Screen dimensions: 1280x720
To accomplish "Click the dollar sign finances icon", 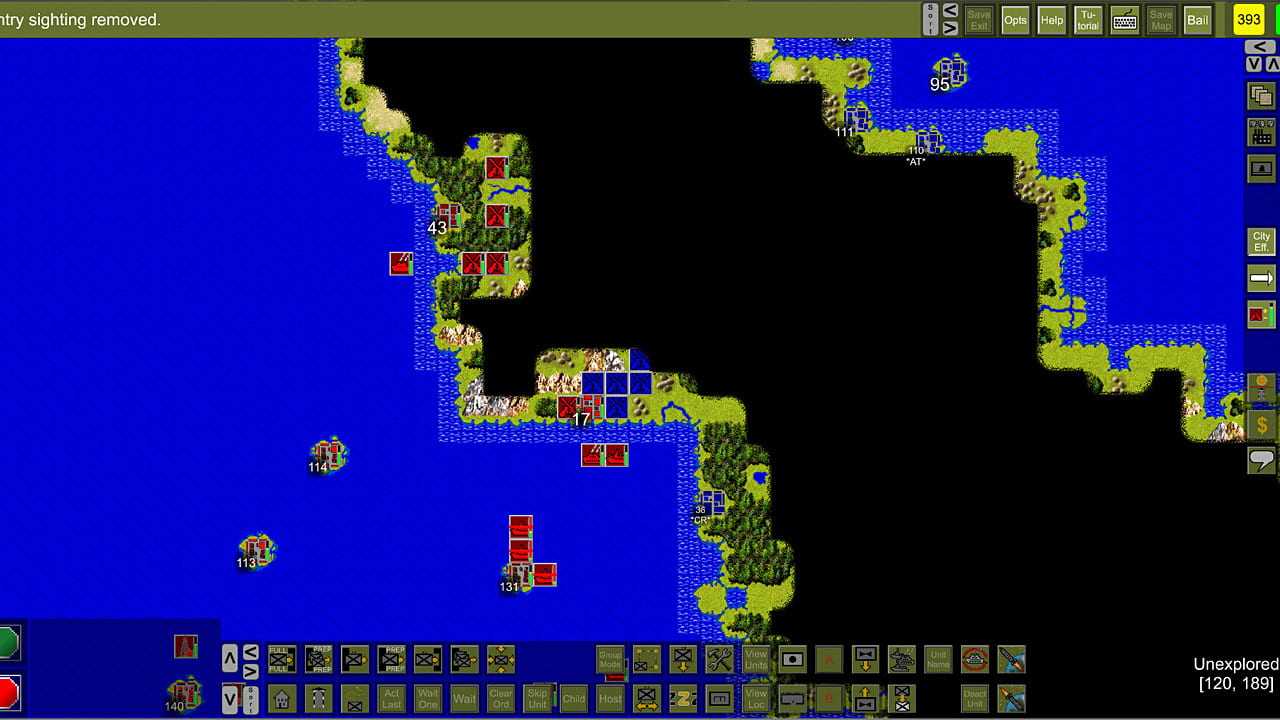I will 1261,425.
